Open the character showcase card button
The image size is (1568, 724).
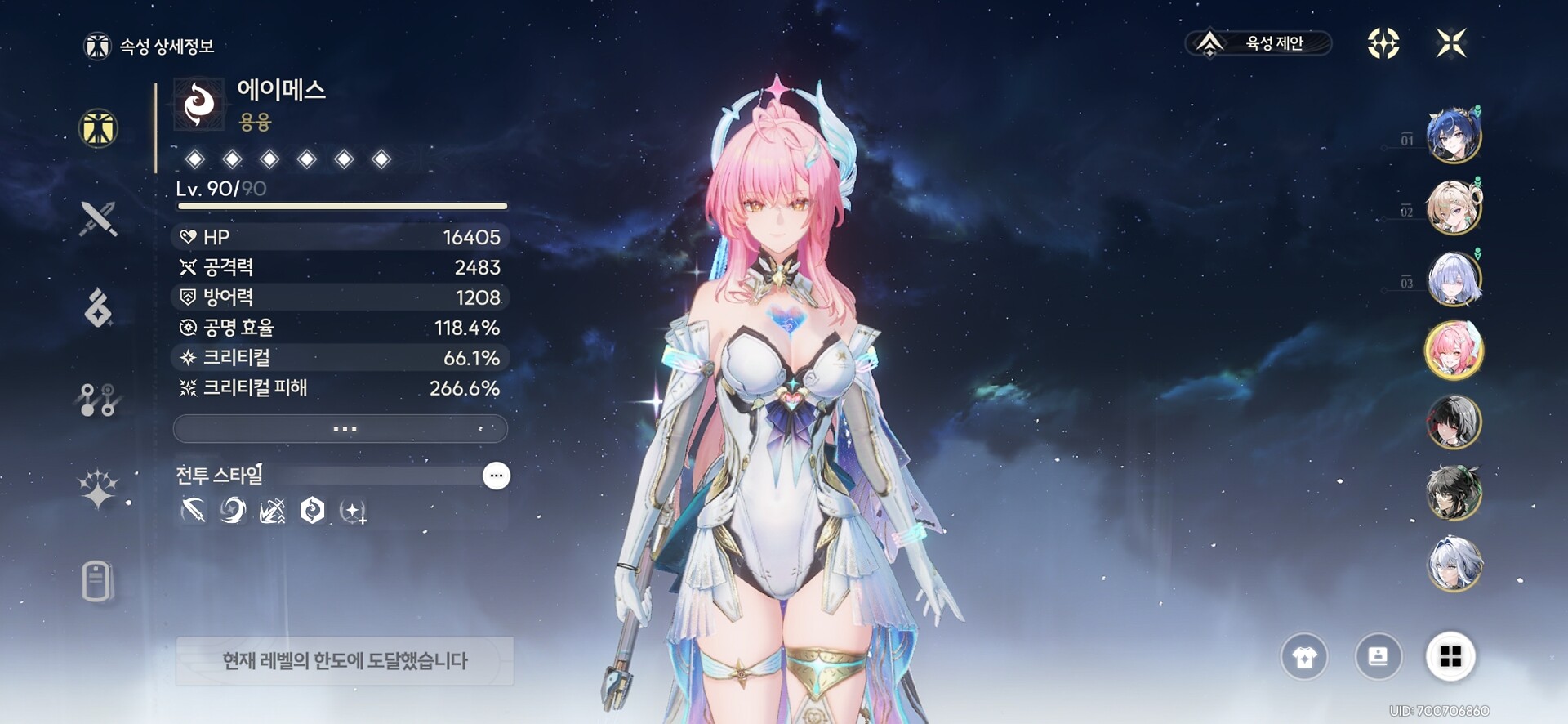pos(1378,656)
